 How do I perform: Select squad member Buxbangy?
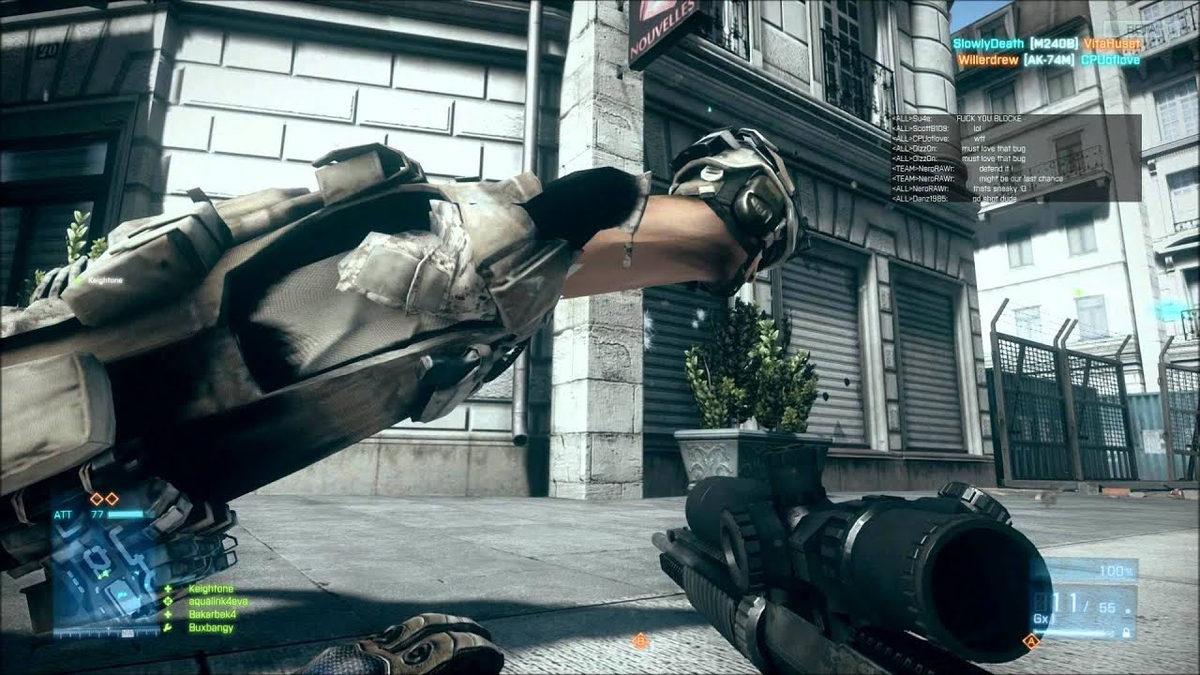[x=211, y=627]
